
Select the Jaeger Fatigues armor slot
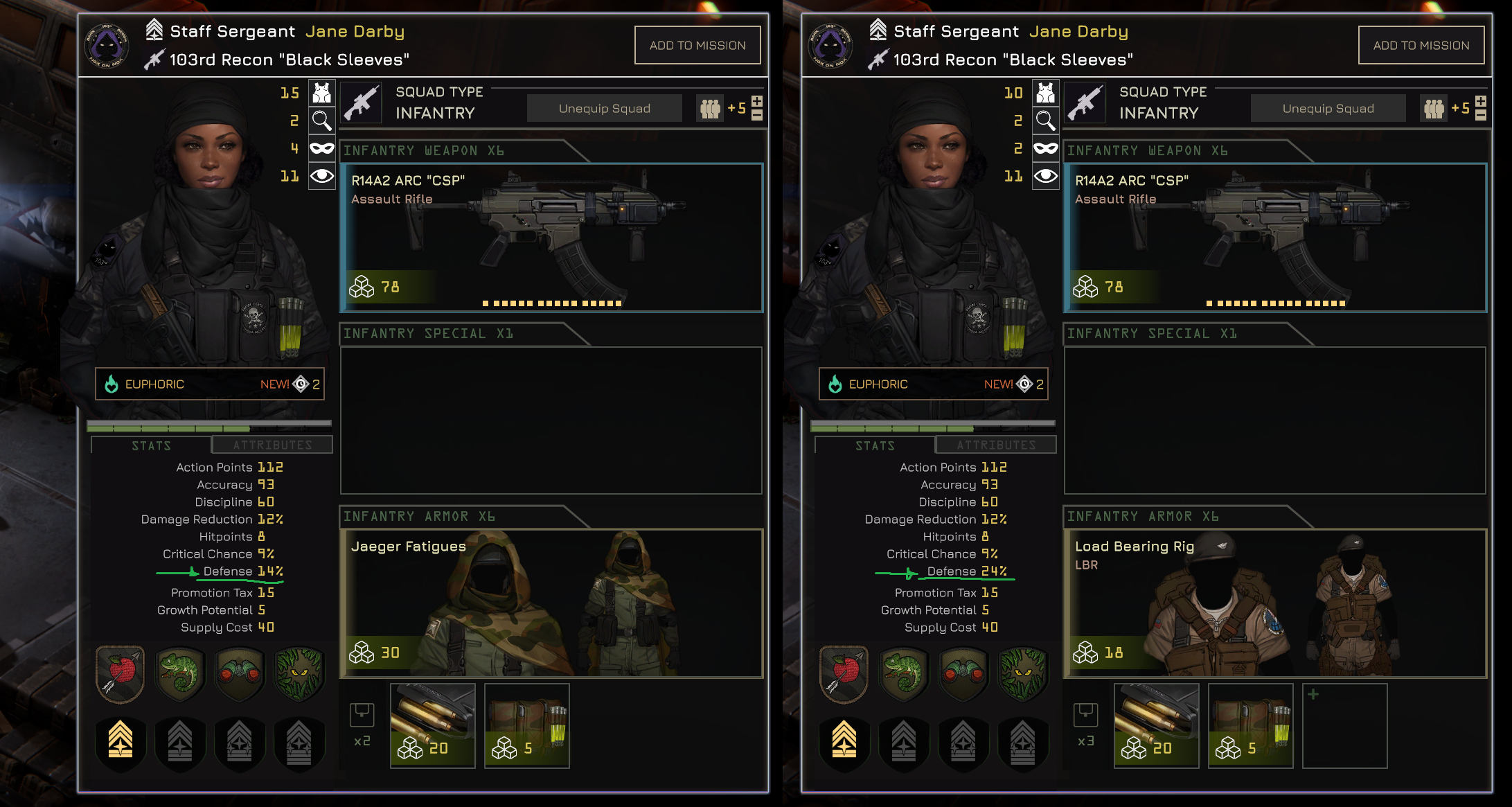551,603
